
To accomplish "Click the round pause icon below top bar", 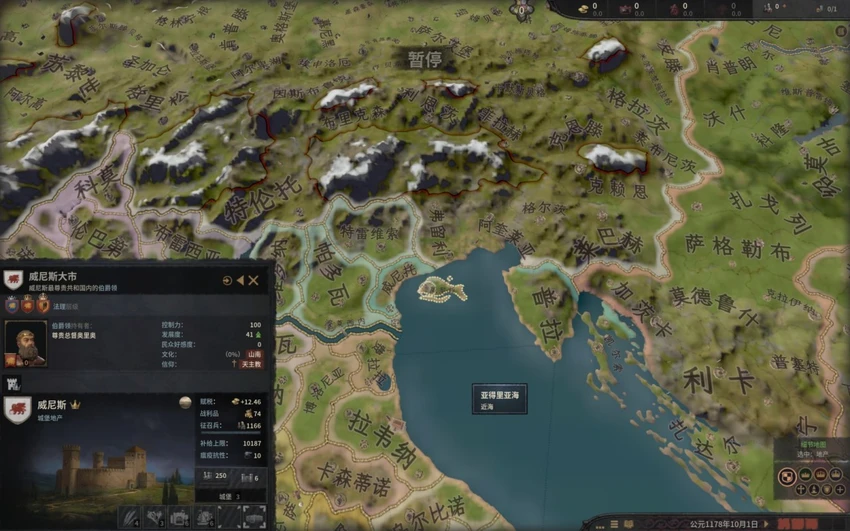I will tap(521, 11).
